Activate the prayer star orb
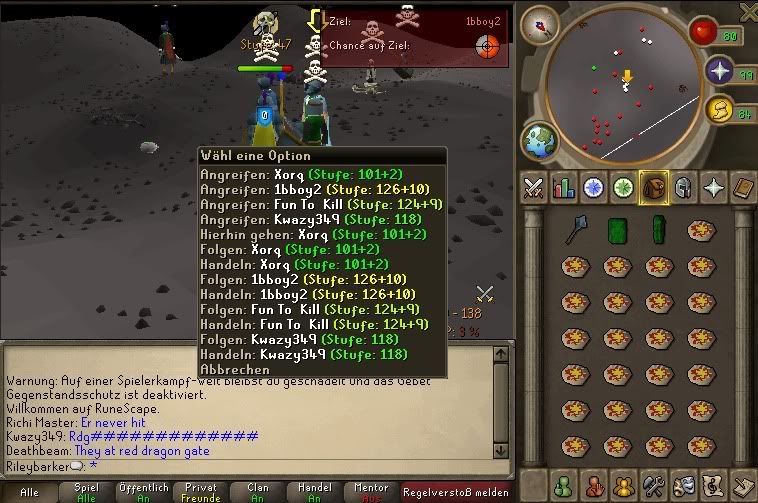 [x=720, y=71]
